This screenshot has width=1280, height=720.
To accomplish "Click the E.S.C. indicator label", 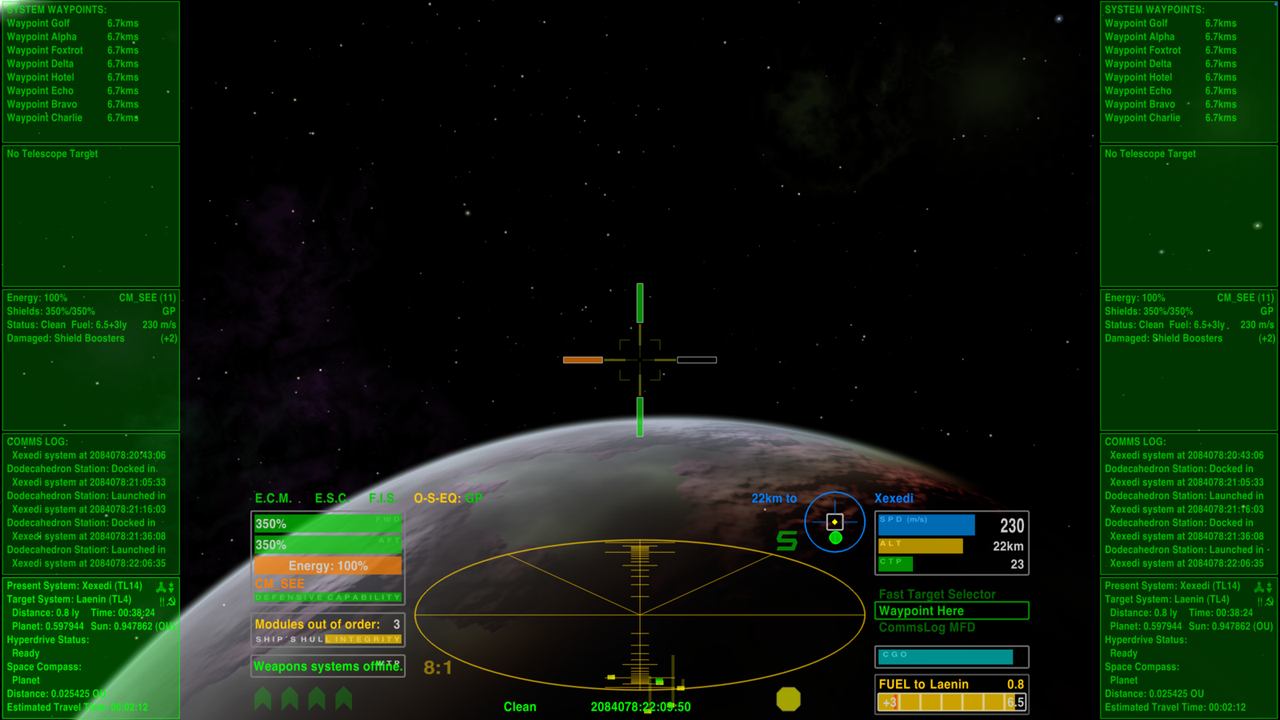I will coord(331,498).
